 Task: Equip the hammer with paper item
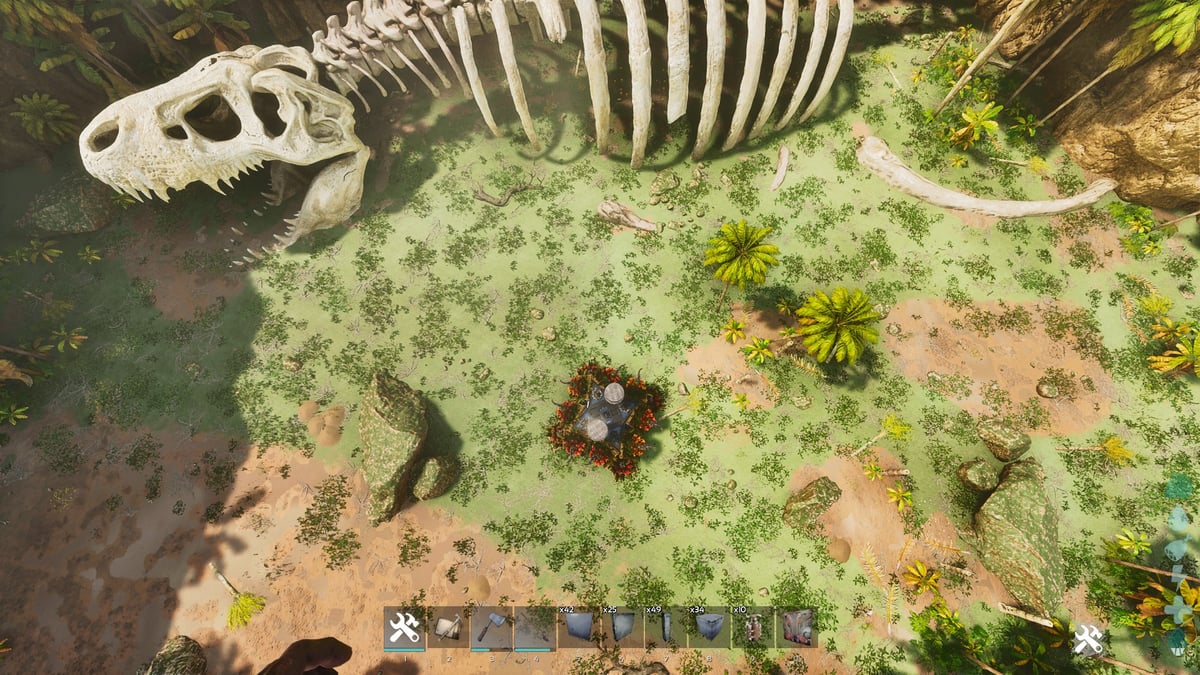pyautogui.click(x=448, y=628)
